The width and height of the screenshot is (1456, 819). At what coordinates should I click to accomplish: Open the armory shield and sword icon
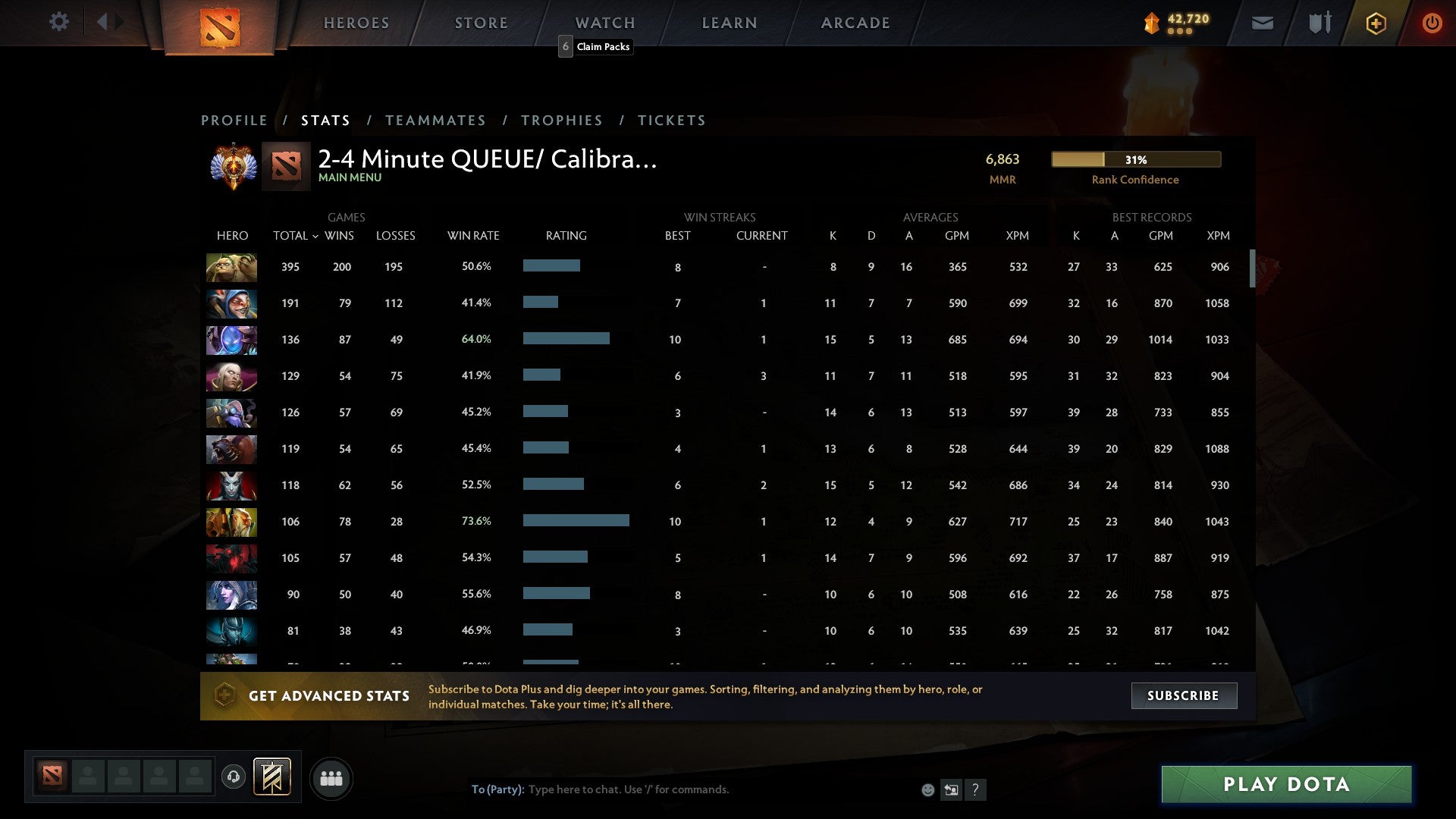coord(1318,23)
